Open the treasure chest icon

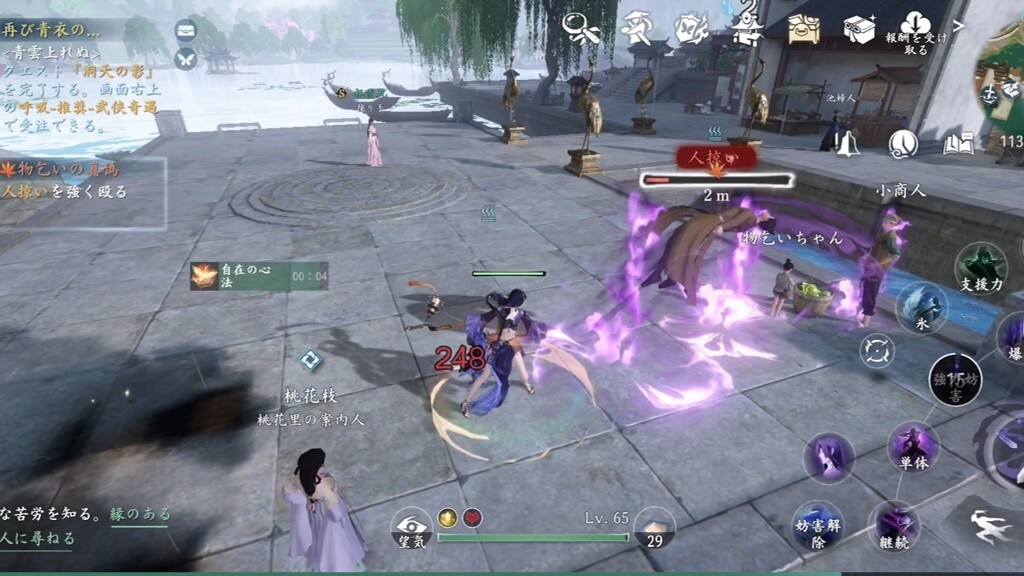pyautogui.click(x=803, y=28)
